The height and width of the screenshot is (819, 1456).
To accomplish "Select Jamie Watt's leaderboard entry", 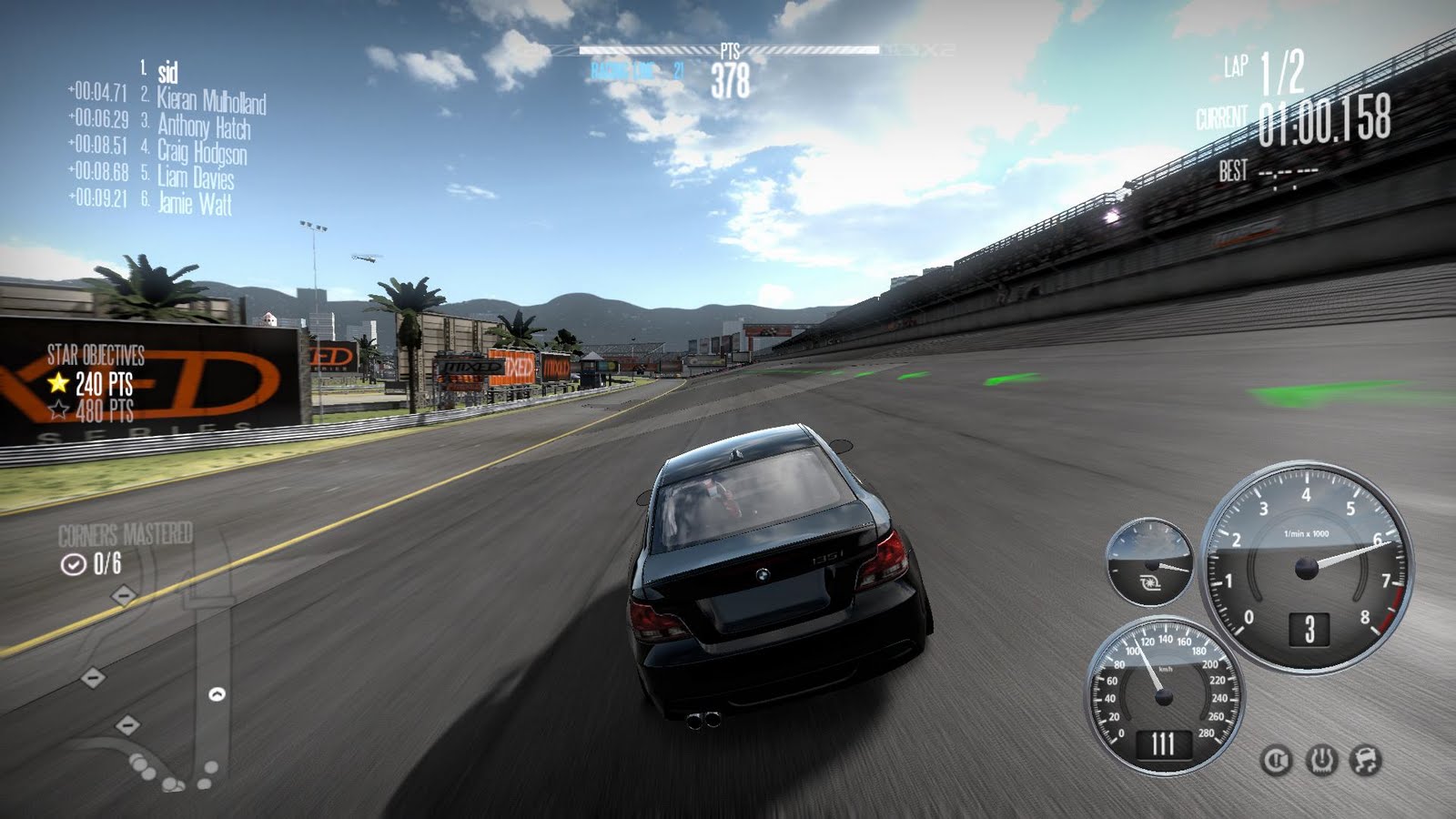I will (195, 202).
